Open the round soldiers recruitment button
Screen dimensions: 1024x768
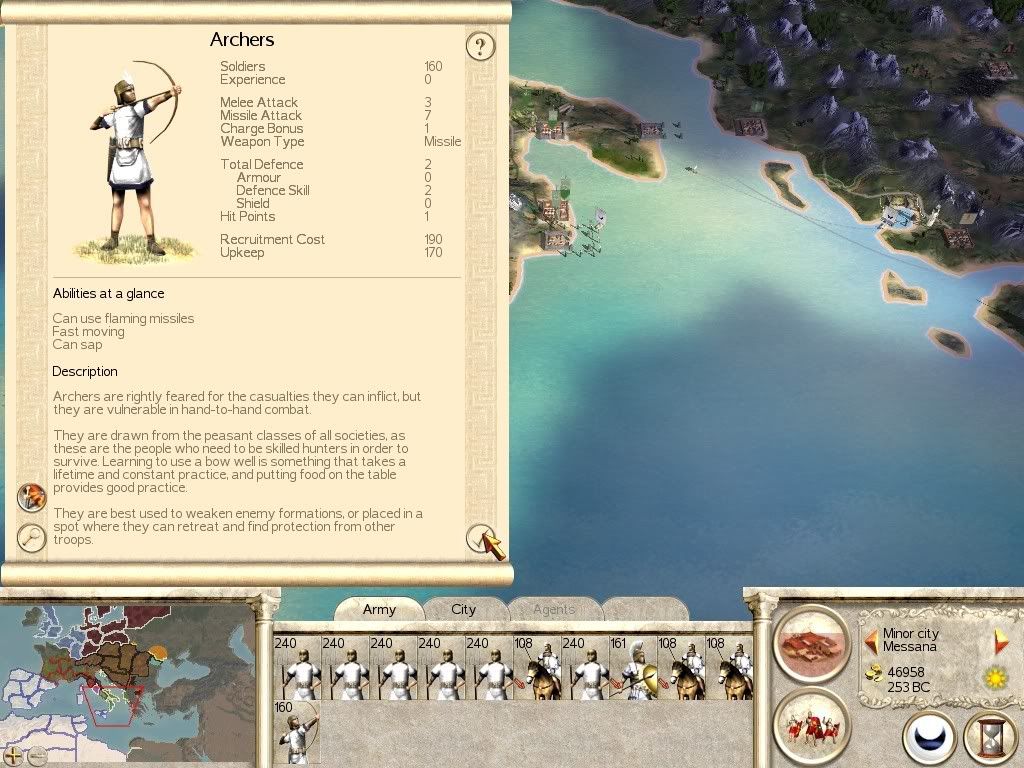(x=811, y=725)
